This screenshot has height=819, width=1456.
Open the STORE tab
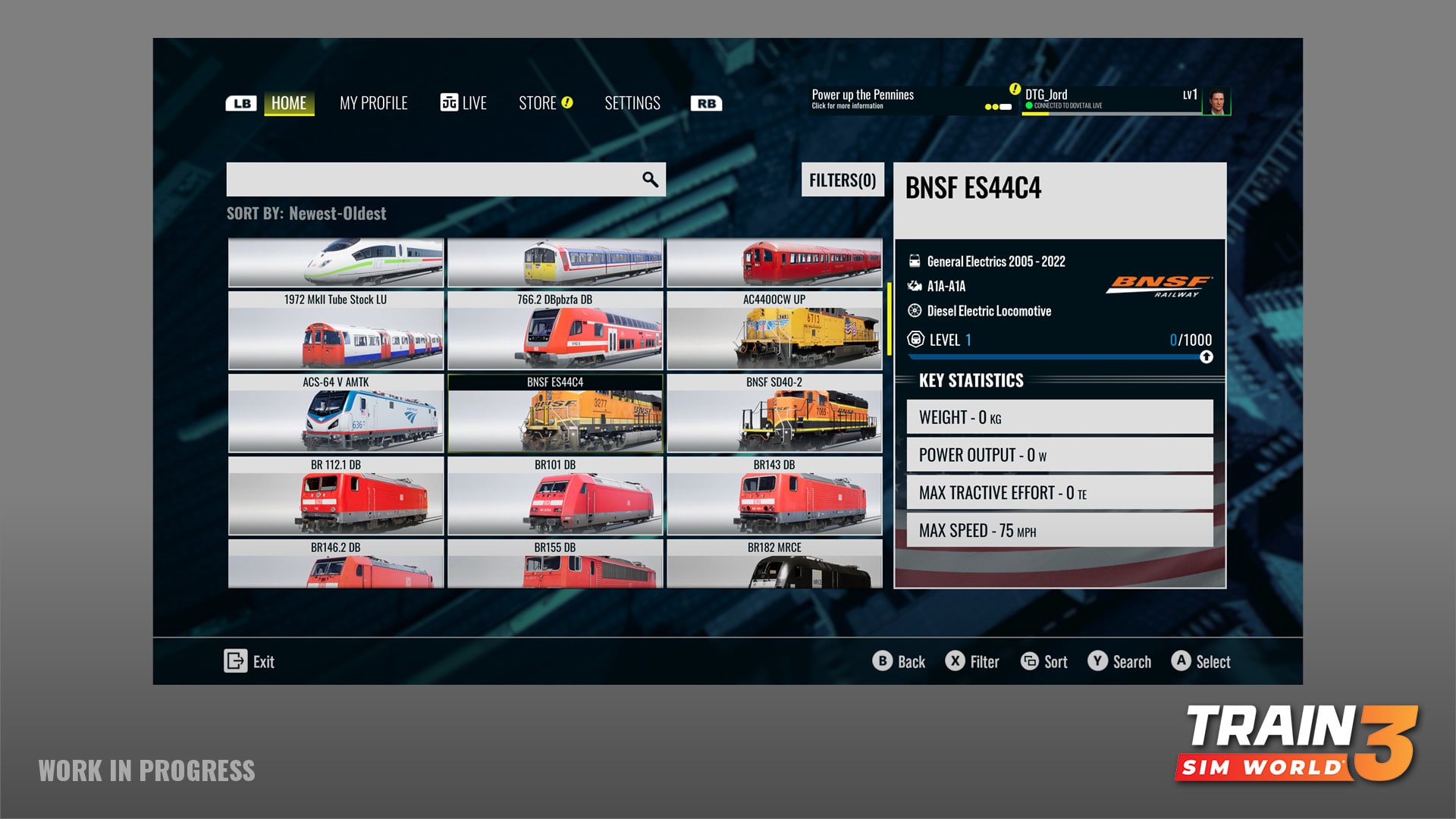point(544,103)
